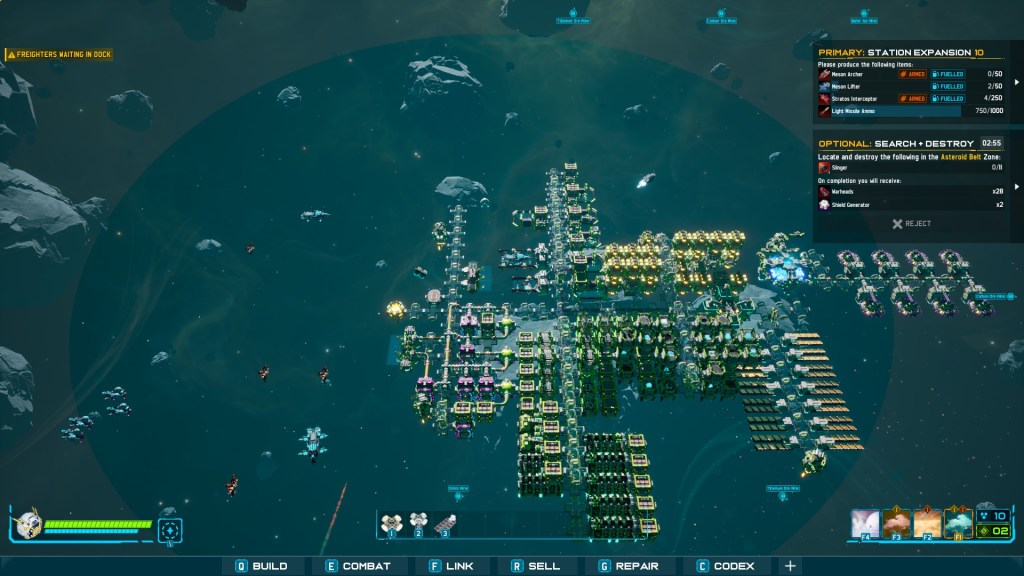
Task: Reject the Search + Destroy optional mission
Action: click(911, 224)
